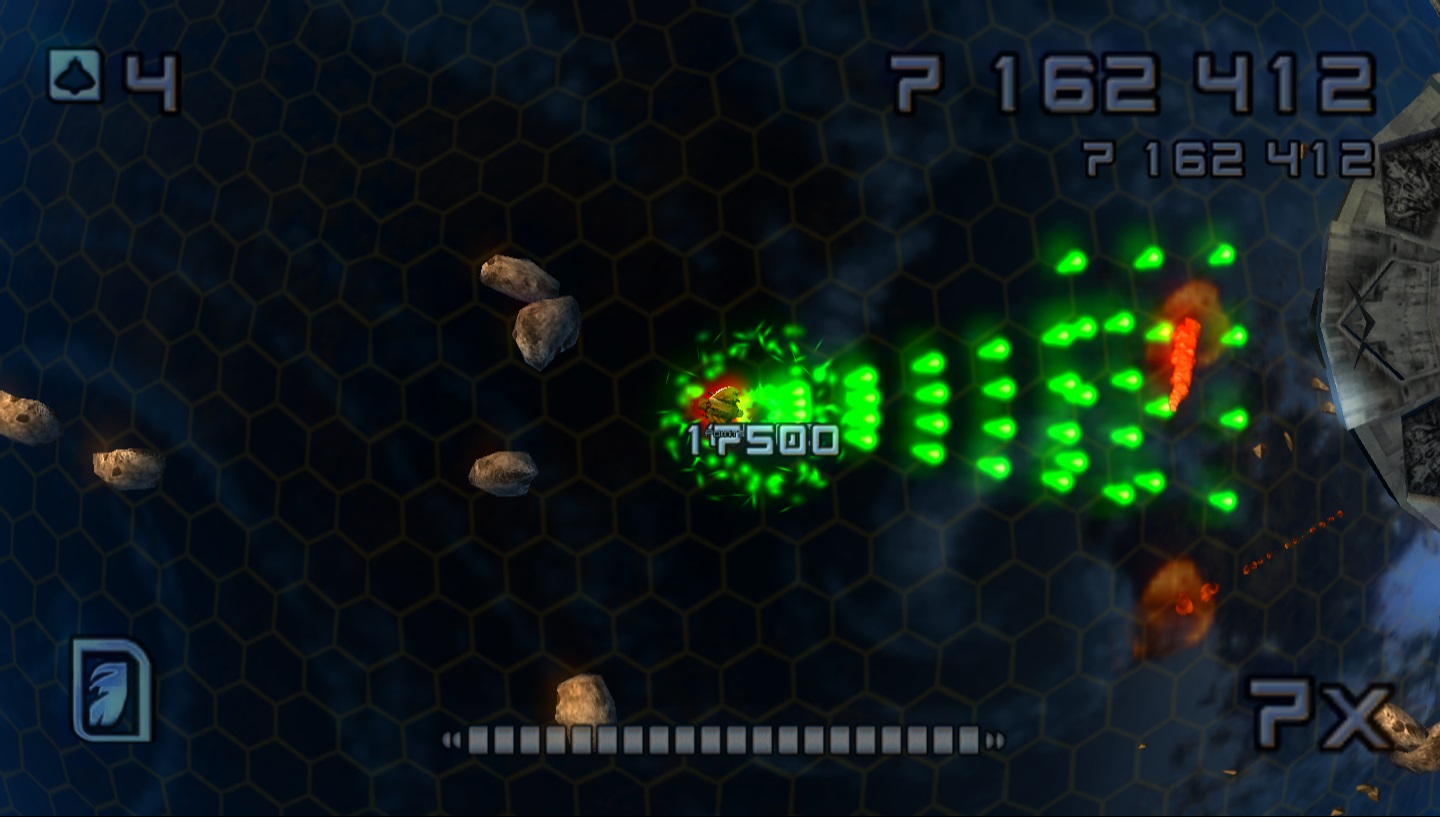1440x817 pixels.
Task: Select the weapon icon in the corner
Action: (111, 689)
